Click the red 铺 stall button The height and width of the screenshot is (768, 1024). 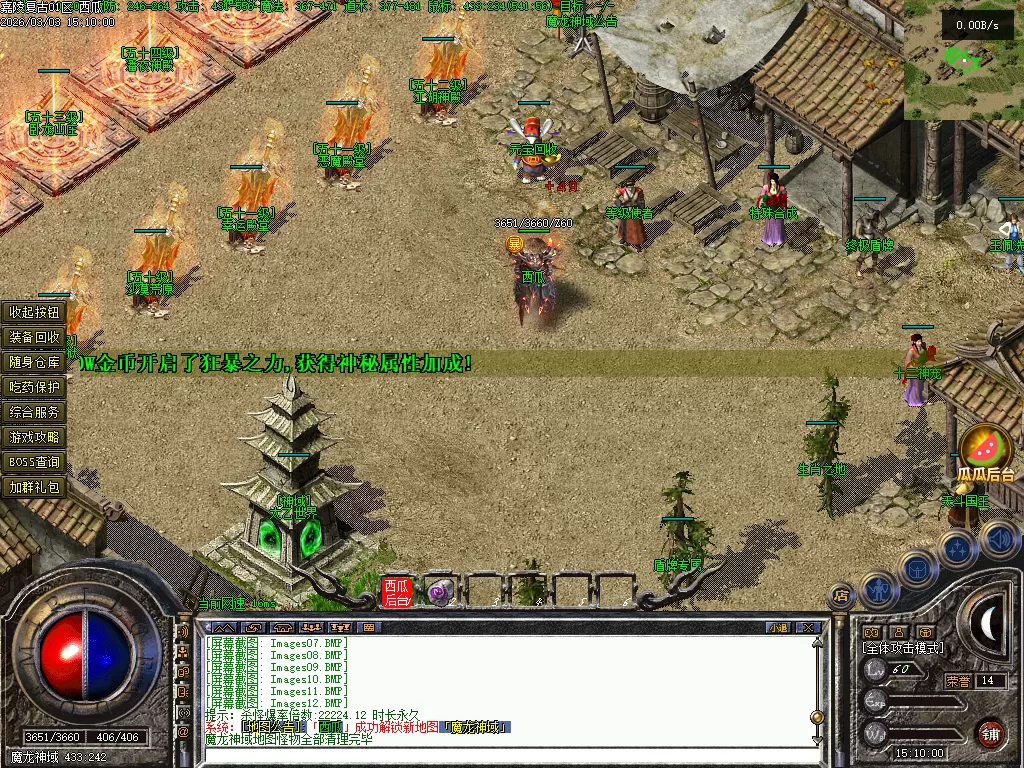990,733
